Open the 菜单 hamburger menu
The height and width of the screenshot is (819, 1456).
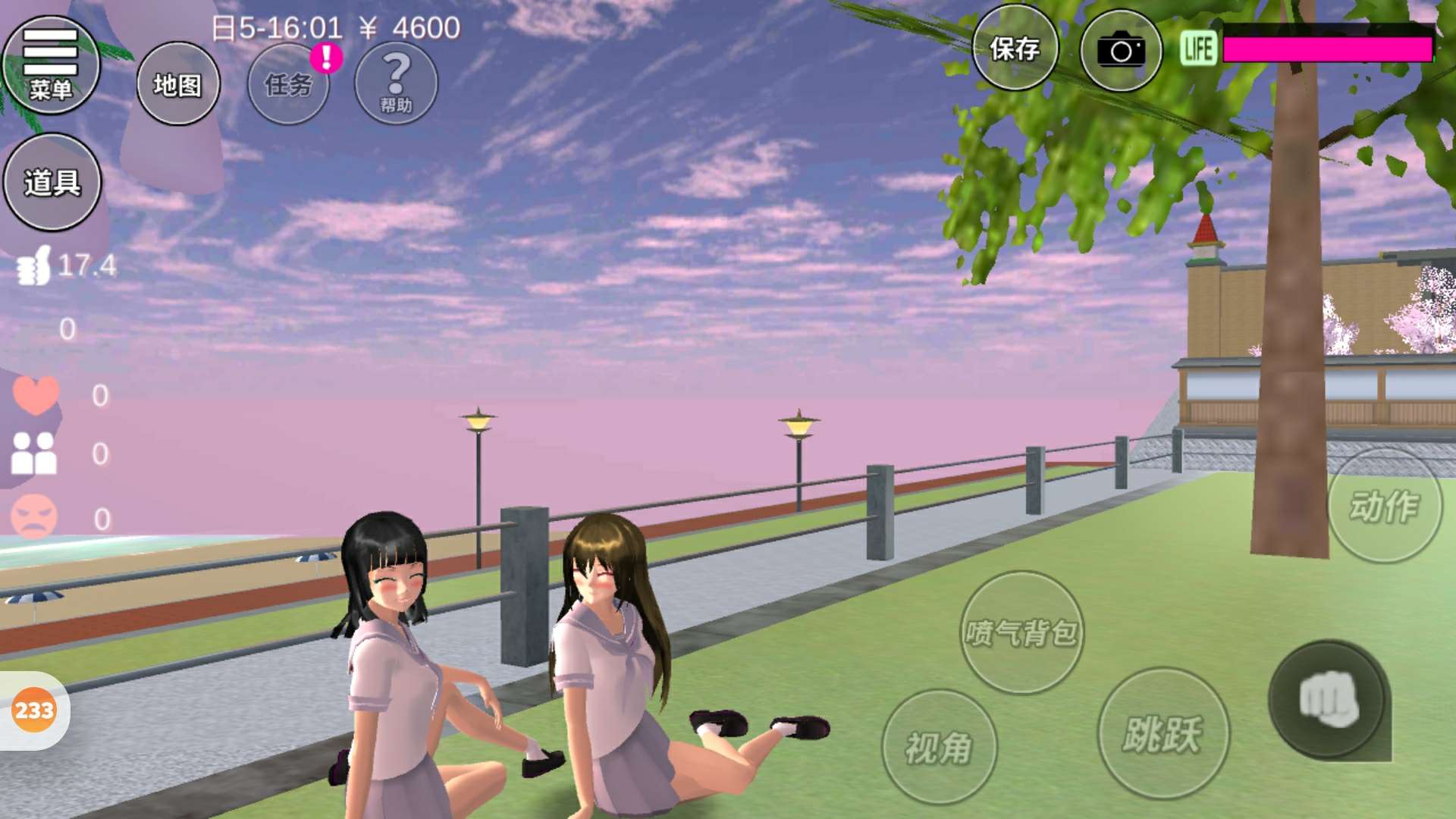coord(51,65)
